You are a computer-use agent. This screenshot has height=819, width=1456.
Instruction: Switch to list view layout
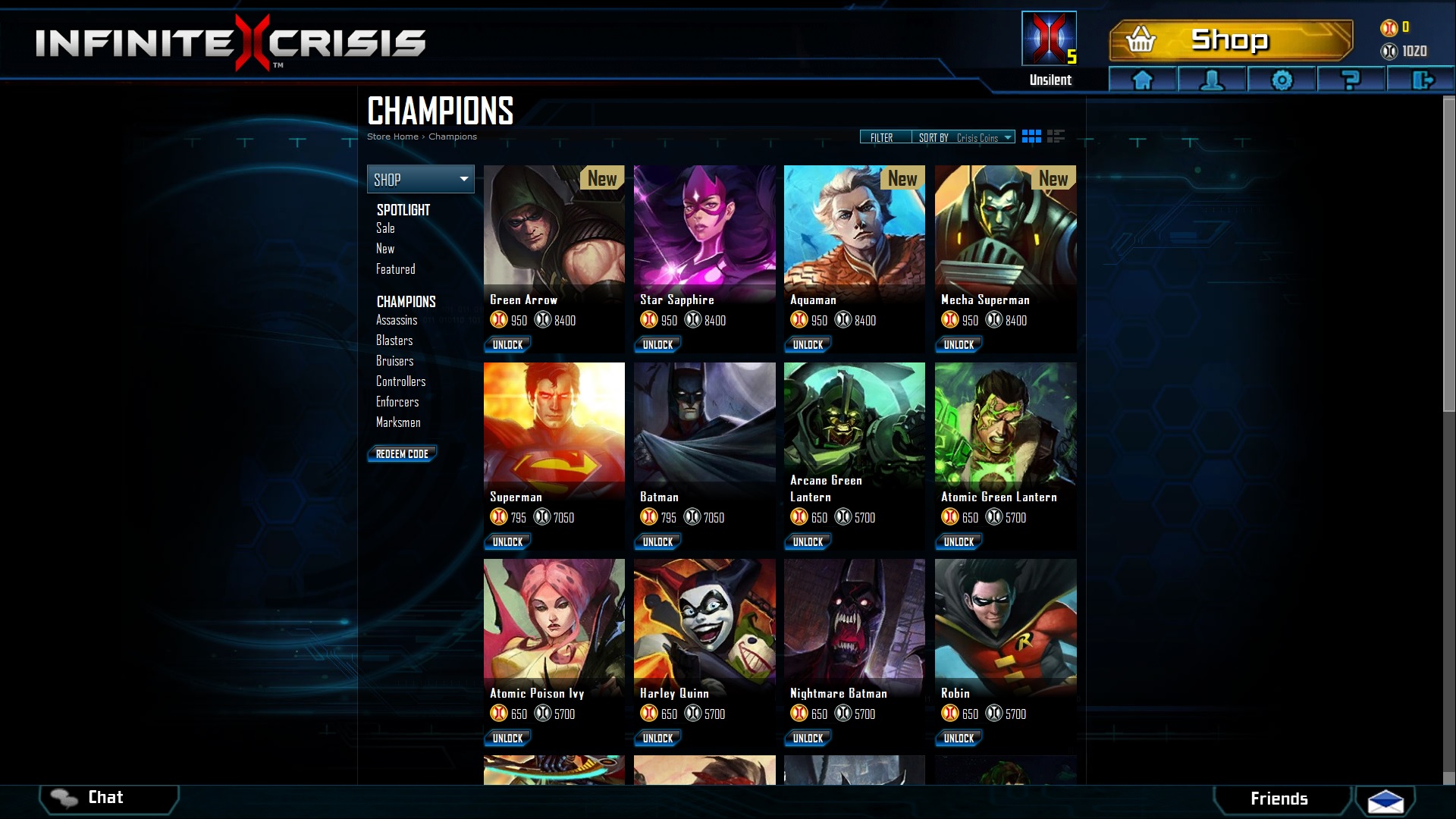1056,136
